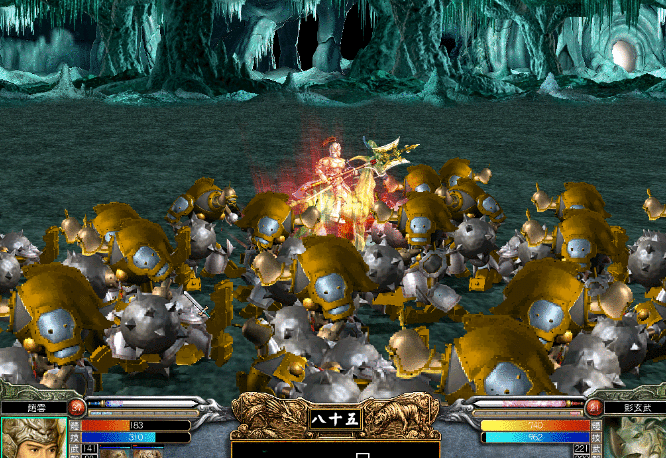Select Zhao Yun's general portrait
The image size is (666, 458).
pyautogui.click(x=35, y=439)
